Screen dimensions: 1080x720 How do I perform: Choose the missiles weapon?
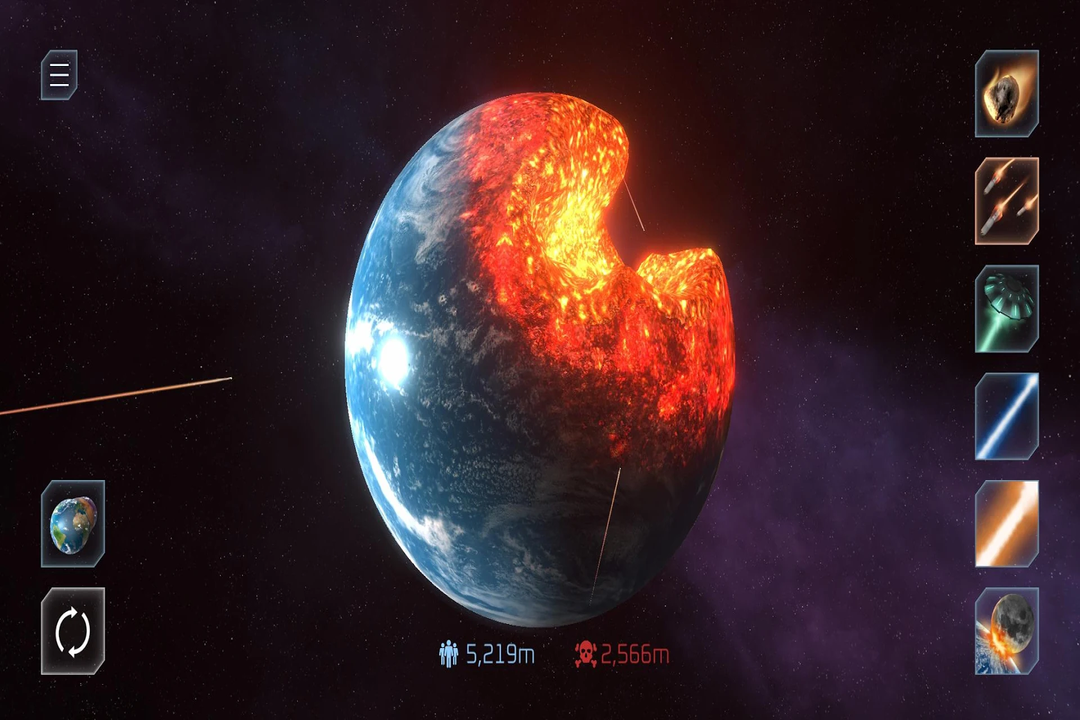(x=1007, y=201)
